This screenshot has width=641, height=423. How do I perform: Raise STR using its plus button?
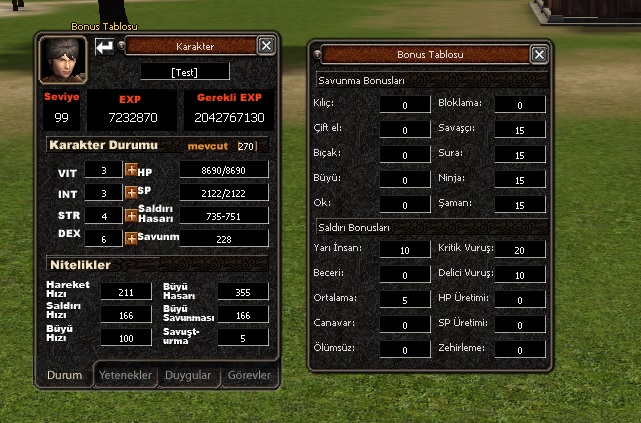[130, 215]
